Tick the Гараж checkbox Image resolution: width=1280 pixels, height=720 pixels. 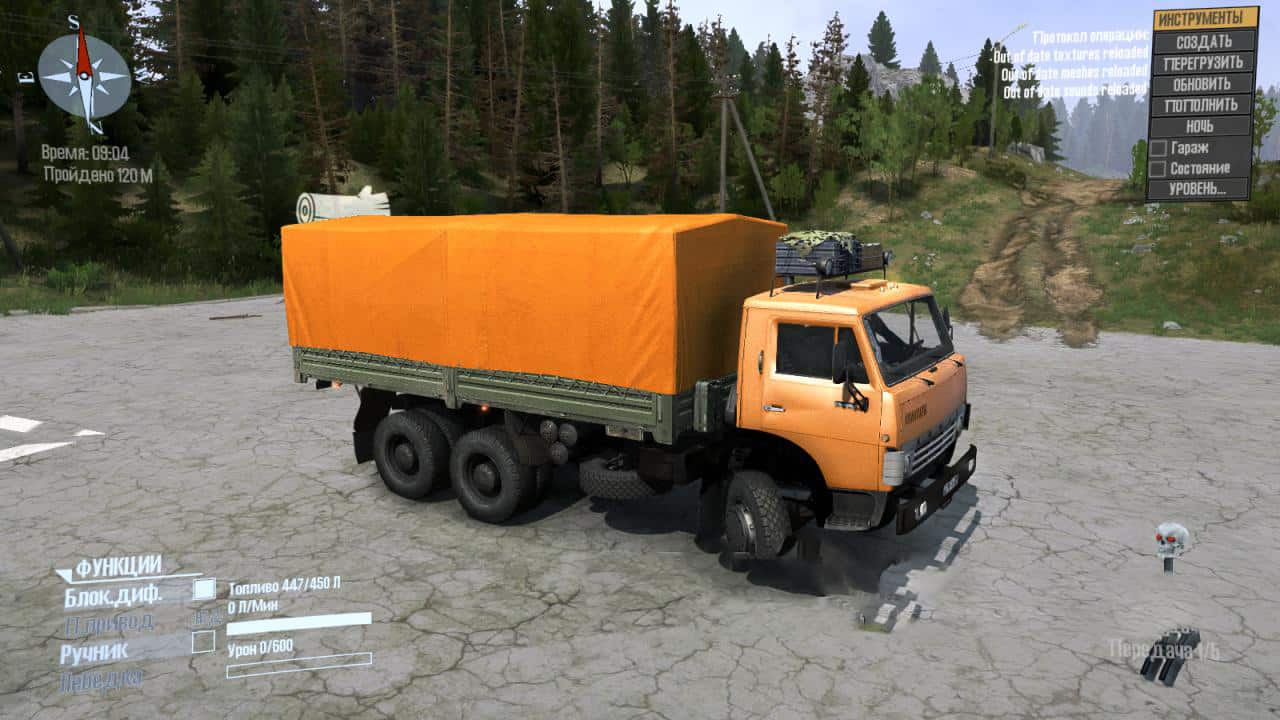click(x=1158, y=147)
